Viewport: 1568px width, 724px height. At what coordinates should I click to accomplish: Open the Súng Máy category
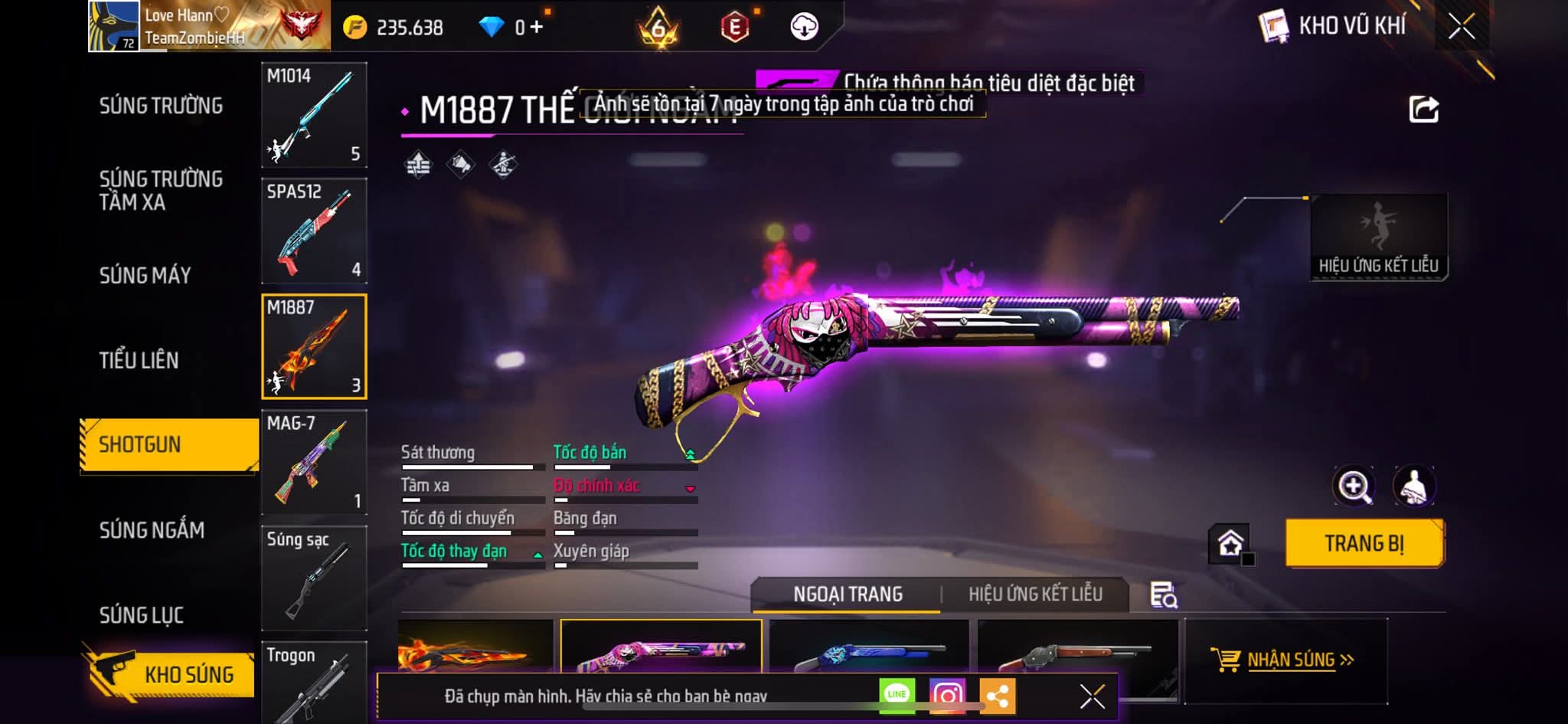coord(145,275)
